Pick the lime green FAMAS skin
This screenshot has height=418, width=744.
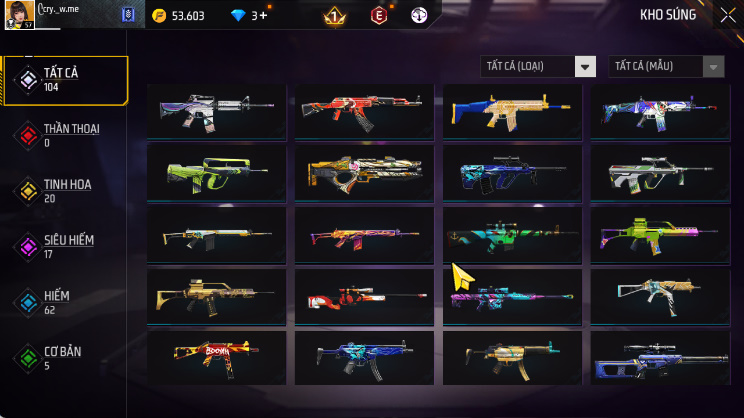216,172
